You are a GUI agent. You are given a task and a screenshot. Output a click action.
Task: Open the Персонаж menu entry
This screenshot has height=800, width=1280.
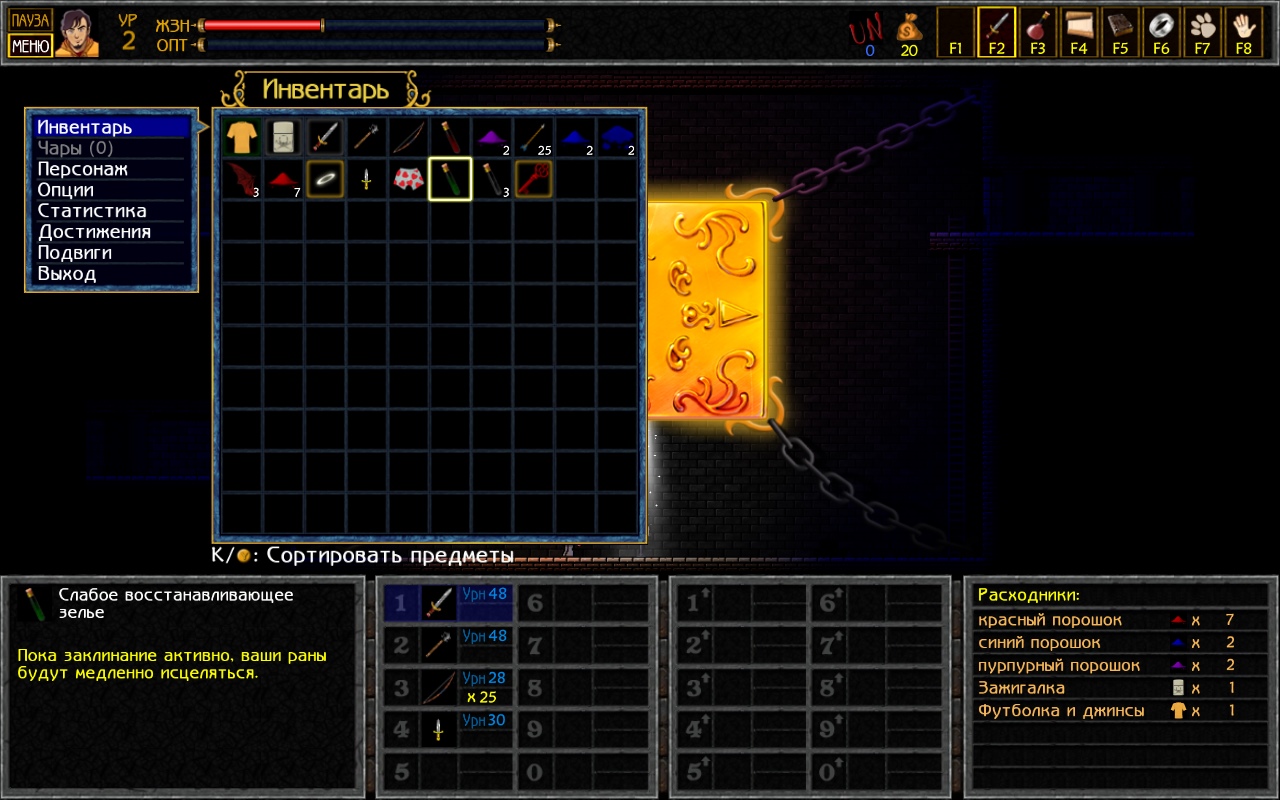[x=82, y=169]
